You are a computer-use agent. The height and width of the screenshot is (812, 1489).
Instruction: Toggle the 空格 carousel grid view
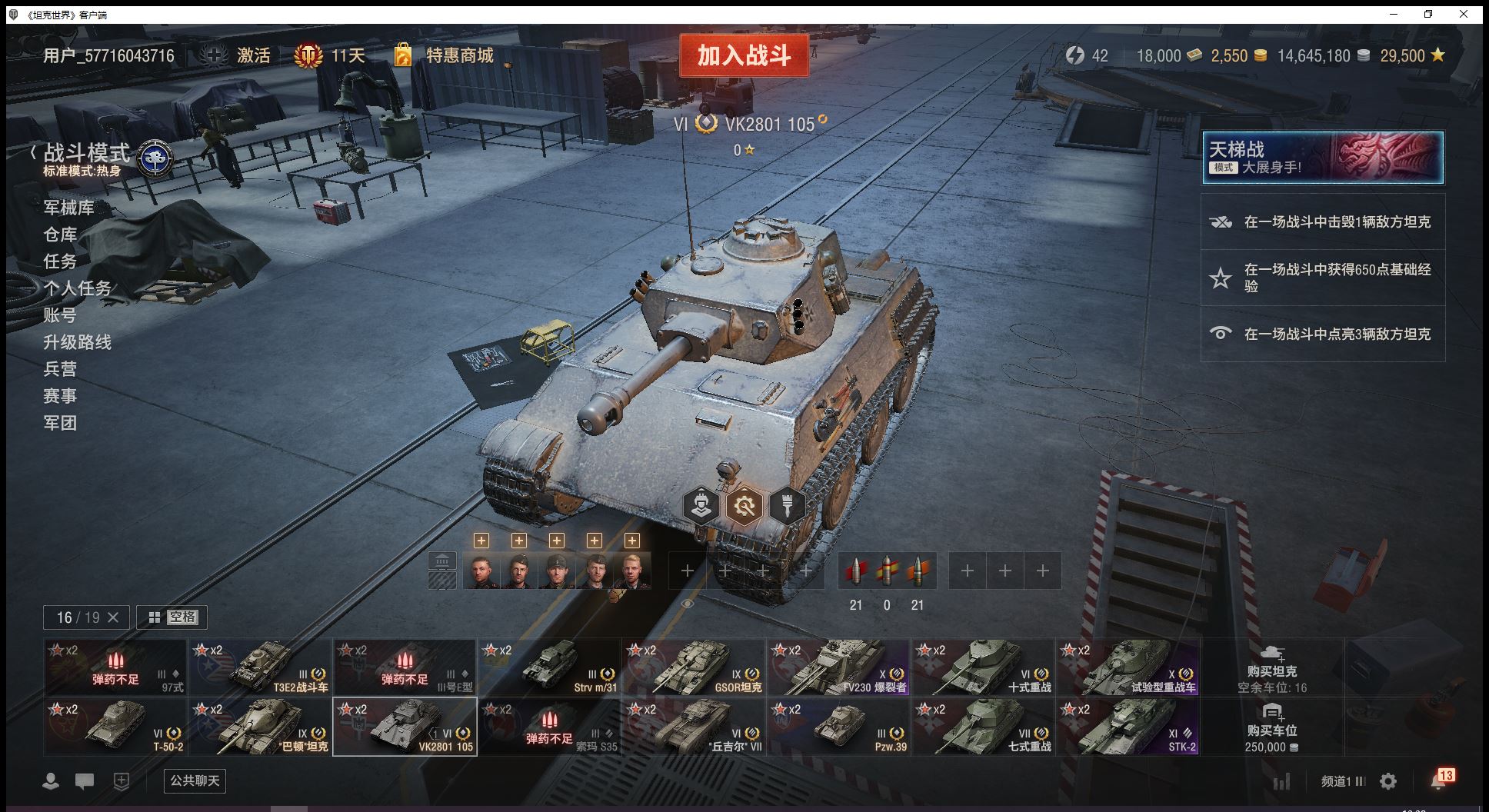[172, 617]
